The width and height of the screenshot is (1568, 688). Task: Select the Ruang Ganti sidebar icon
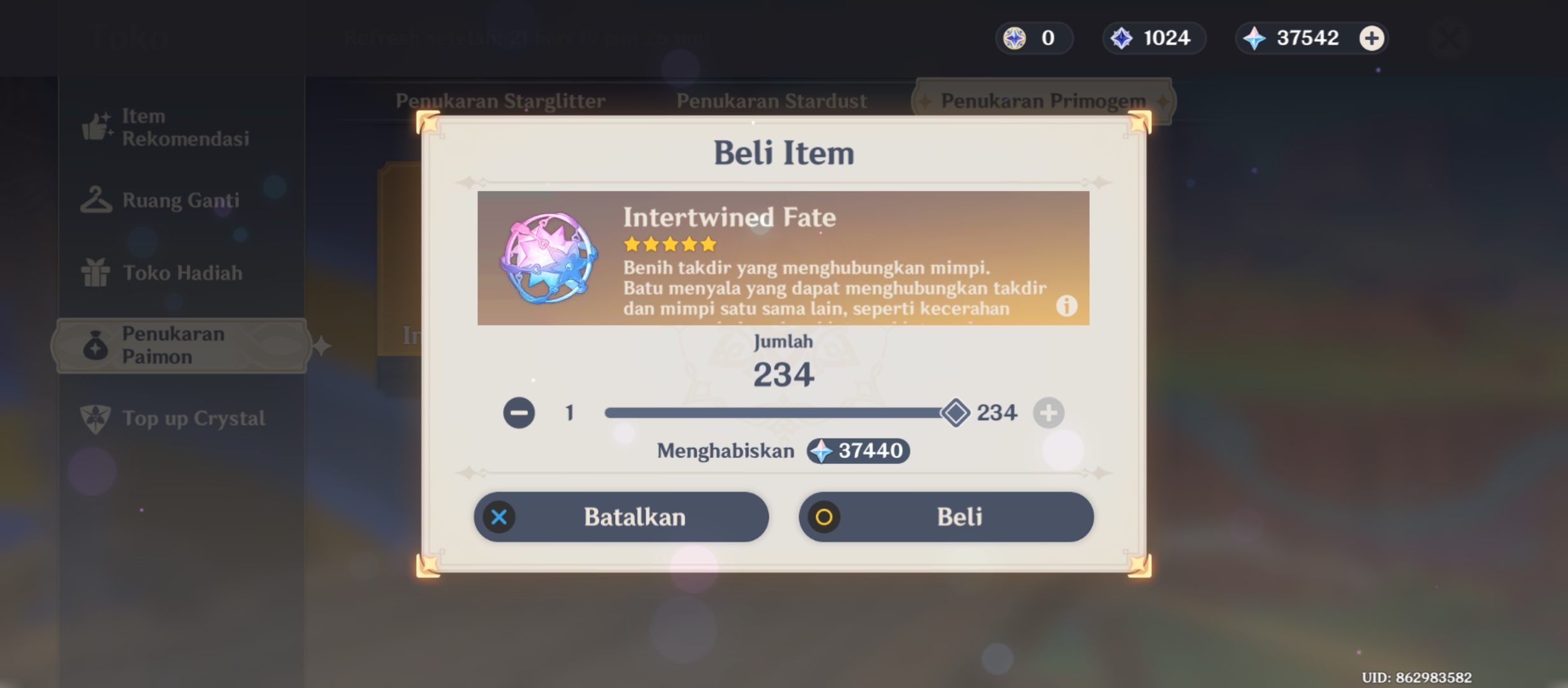(x=96, y=199)
